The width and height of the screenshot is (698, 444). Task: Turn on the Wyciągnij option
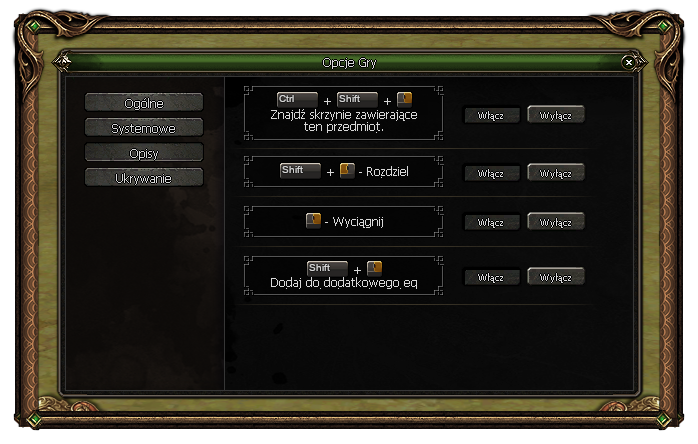pos(491,222)
